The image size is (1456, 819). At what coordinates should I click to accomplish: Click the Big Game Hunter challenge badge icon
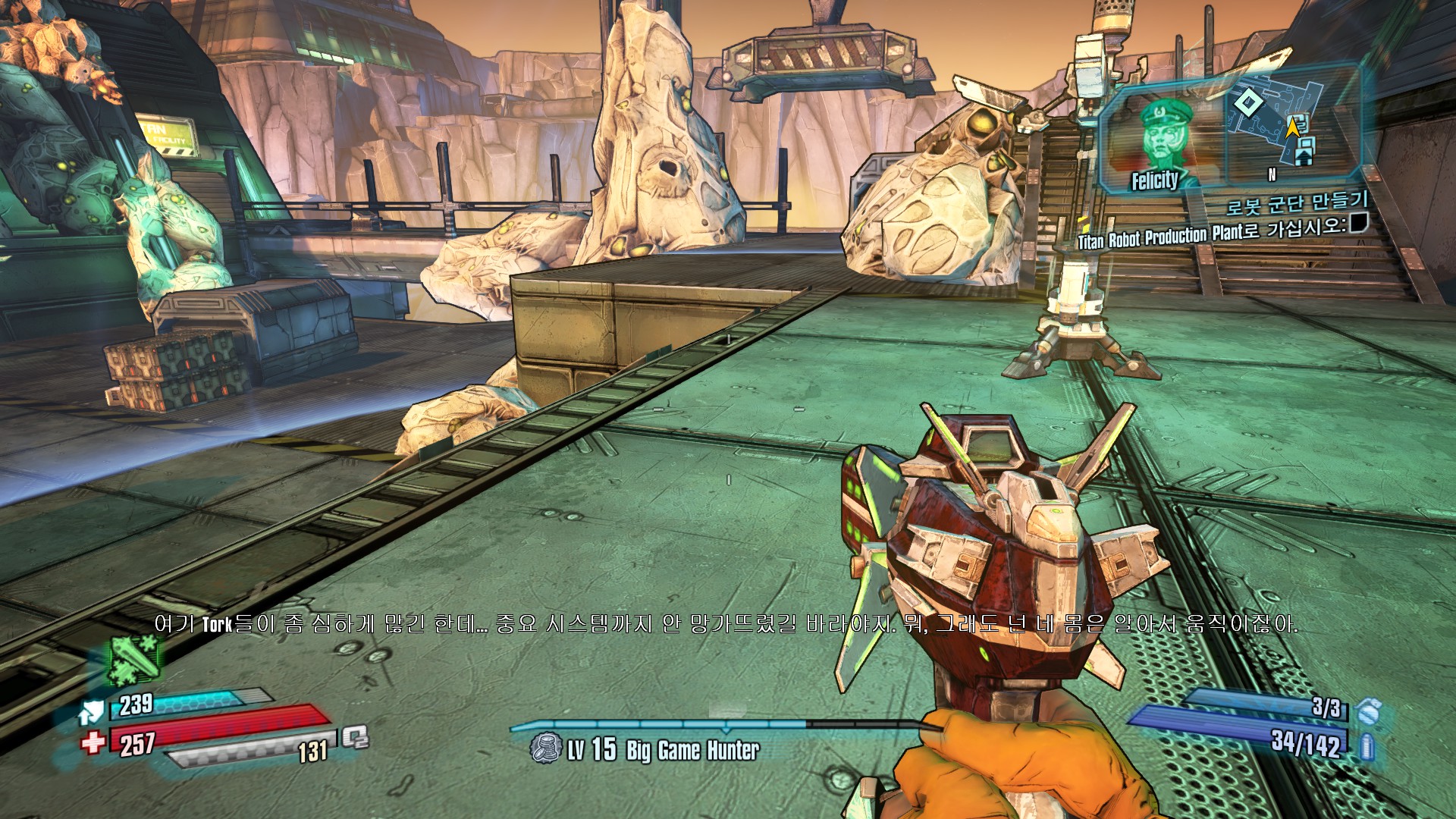point(545,748)
